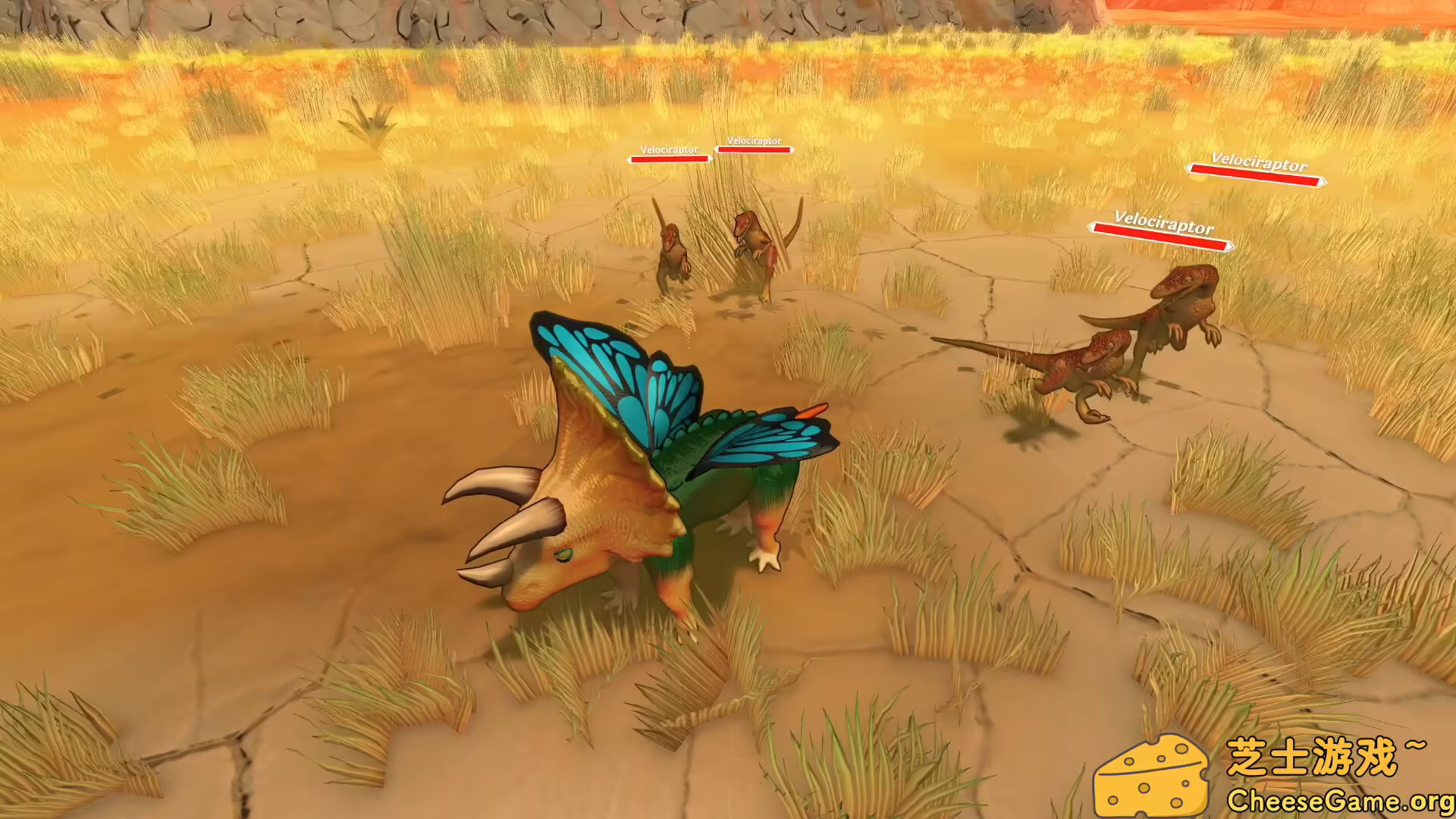Click the cheese logo icon
The image size is (1456, 819).
[x=1154, y=775]
